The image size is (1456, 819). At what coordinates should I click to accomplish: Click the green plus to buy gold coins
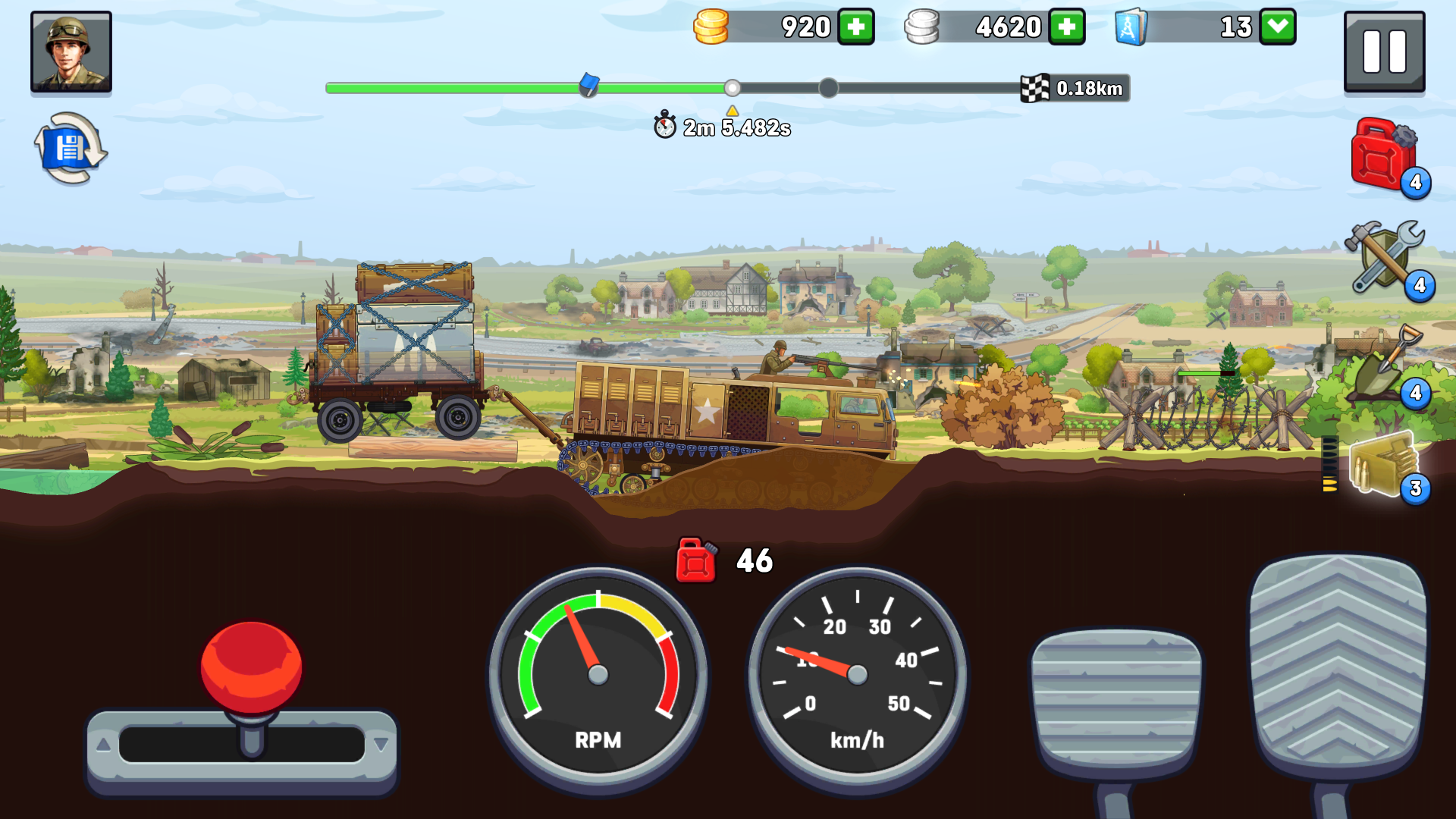[x=855, y=27]
